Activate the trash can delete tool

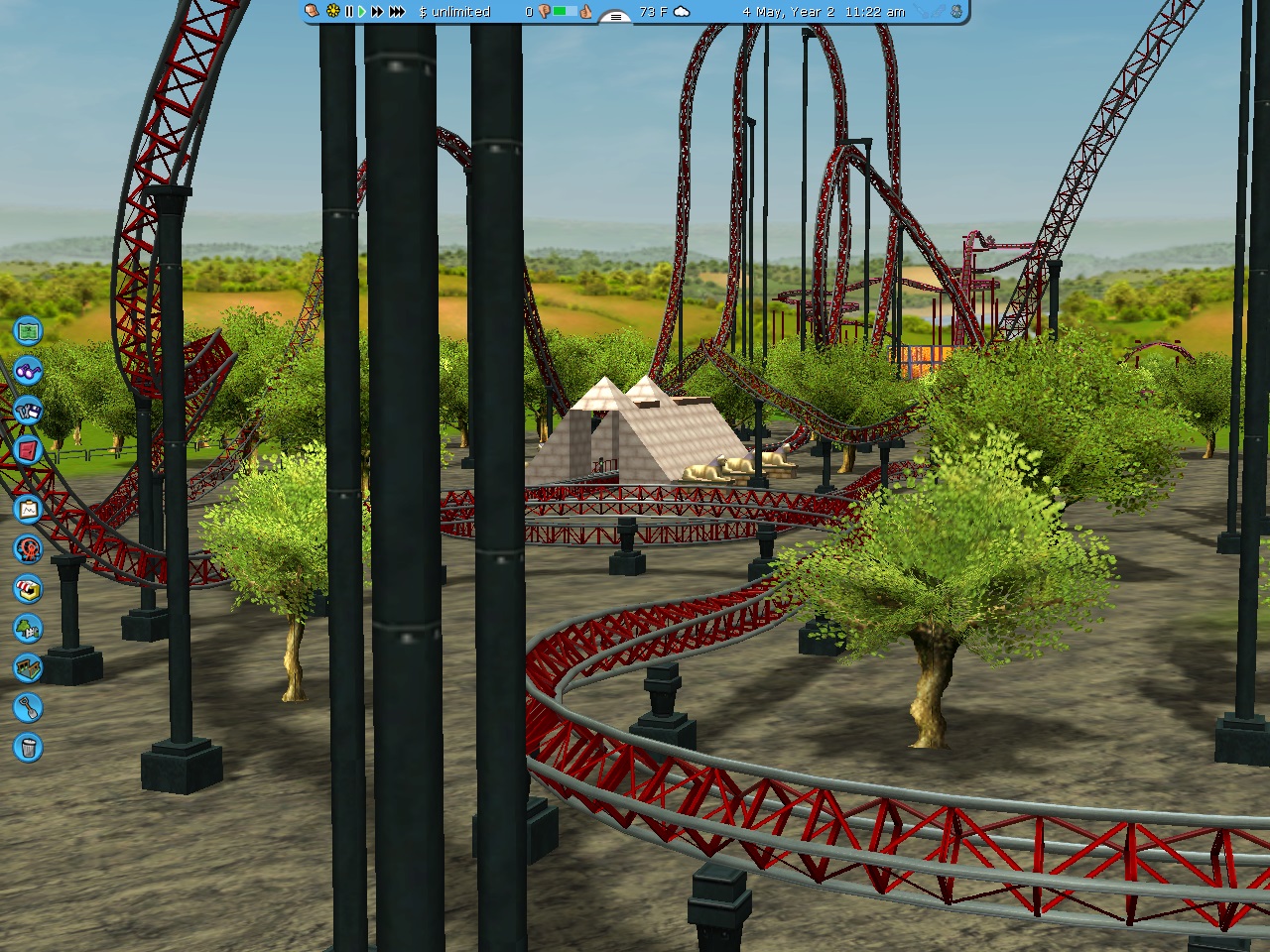pyautogui.click(x=28, y=747)
